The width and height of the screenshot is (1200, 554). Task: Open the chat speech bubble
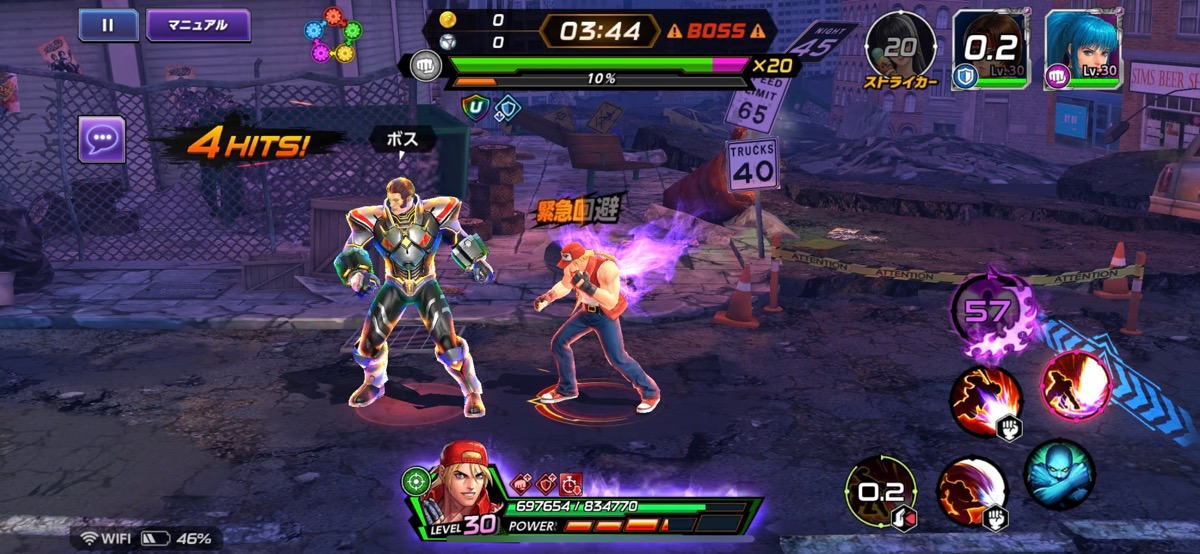tap(102, 139)
